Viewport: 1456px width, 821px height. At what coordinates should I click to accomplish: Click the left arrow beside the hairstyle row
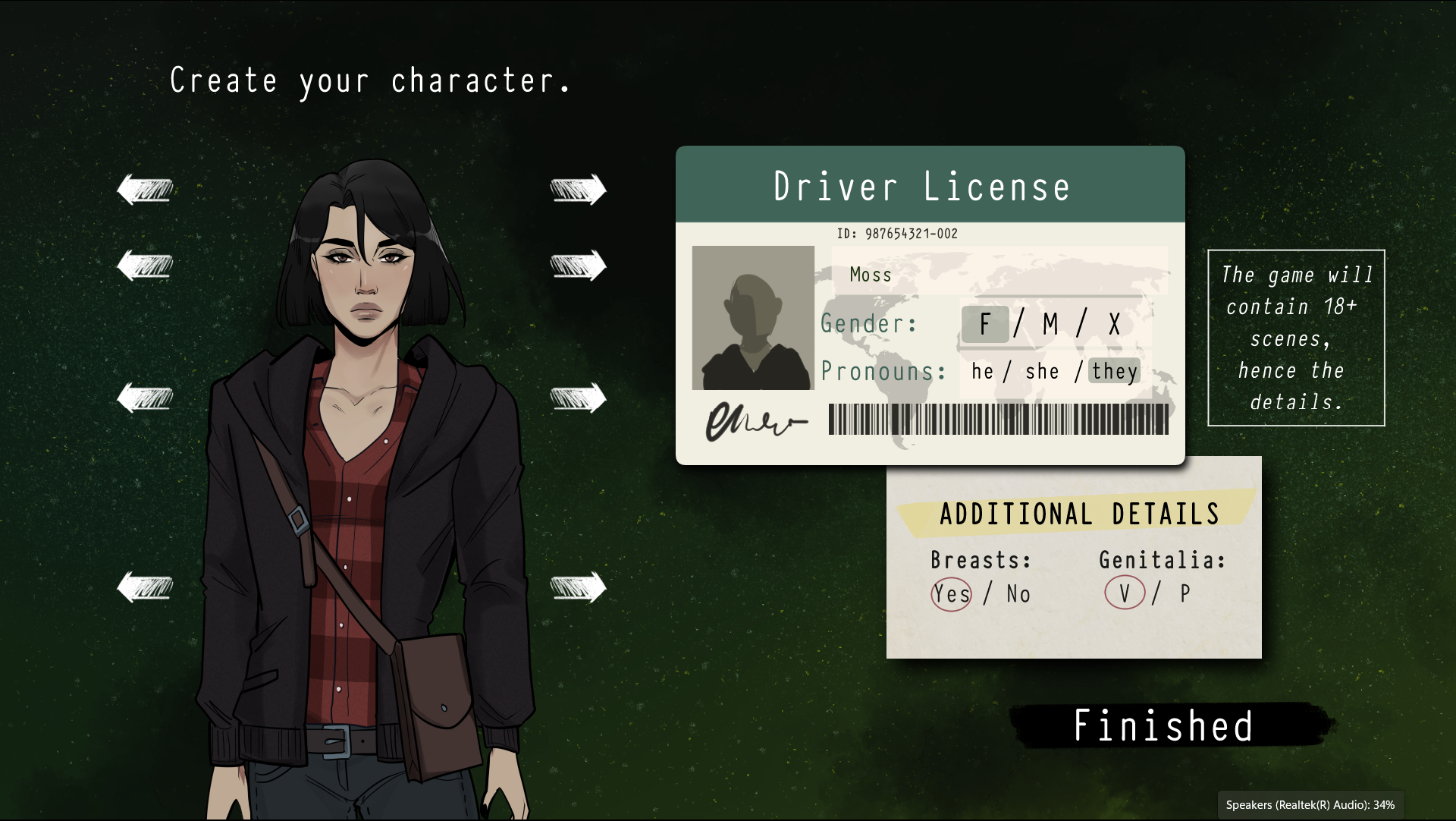(146, 190)
